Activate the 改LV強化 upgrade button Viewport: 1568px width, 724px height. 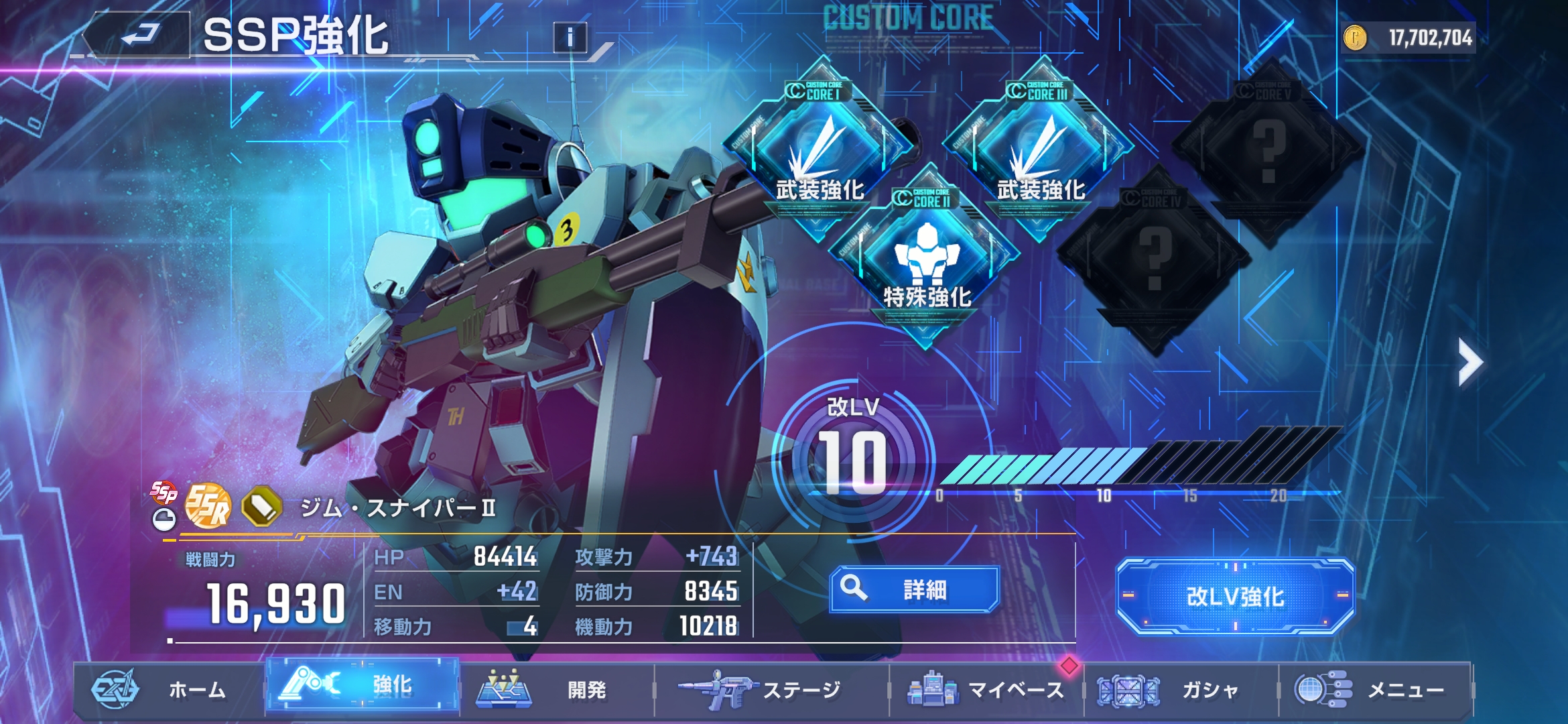1235,597
